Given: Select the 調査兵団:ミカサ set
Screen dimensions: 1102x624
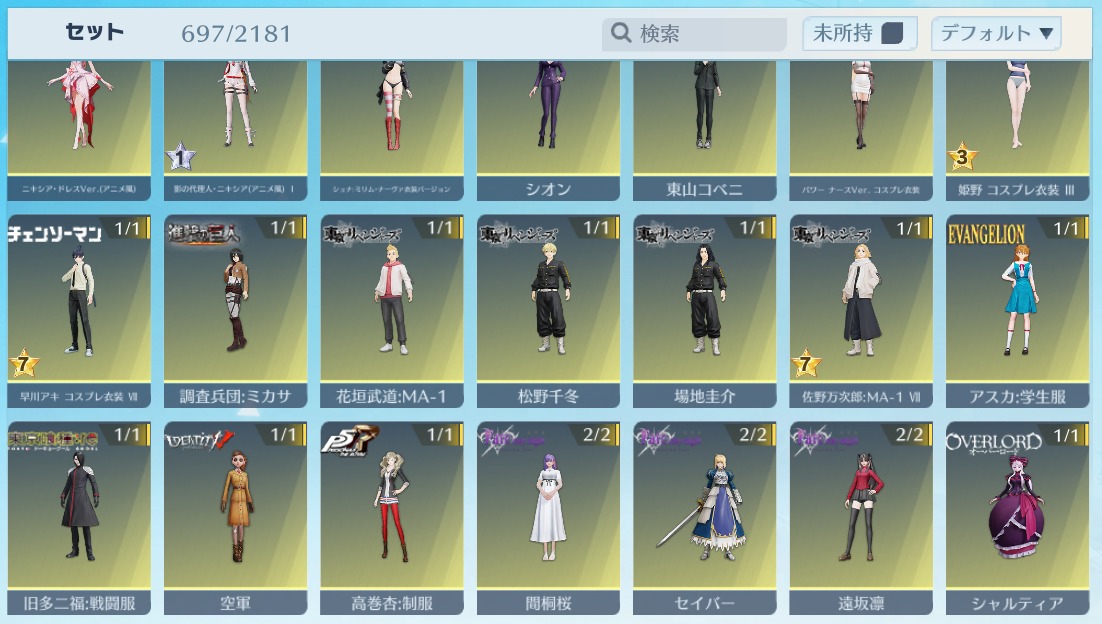Looking at the screenshot, I should coord(235,310).
